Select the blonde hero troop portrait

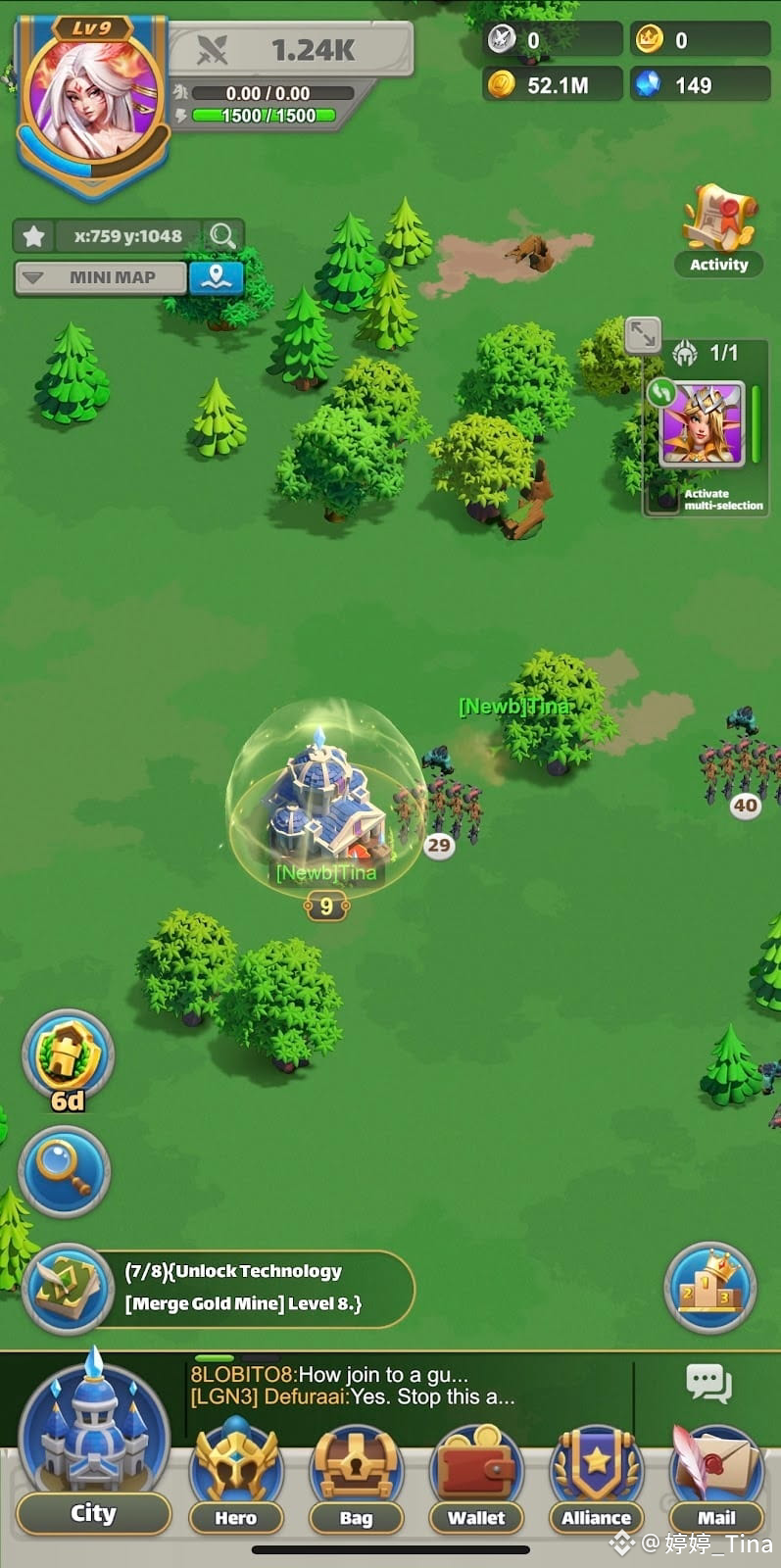click(x=703, y=423)
